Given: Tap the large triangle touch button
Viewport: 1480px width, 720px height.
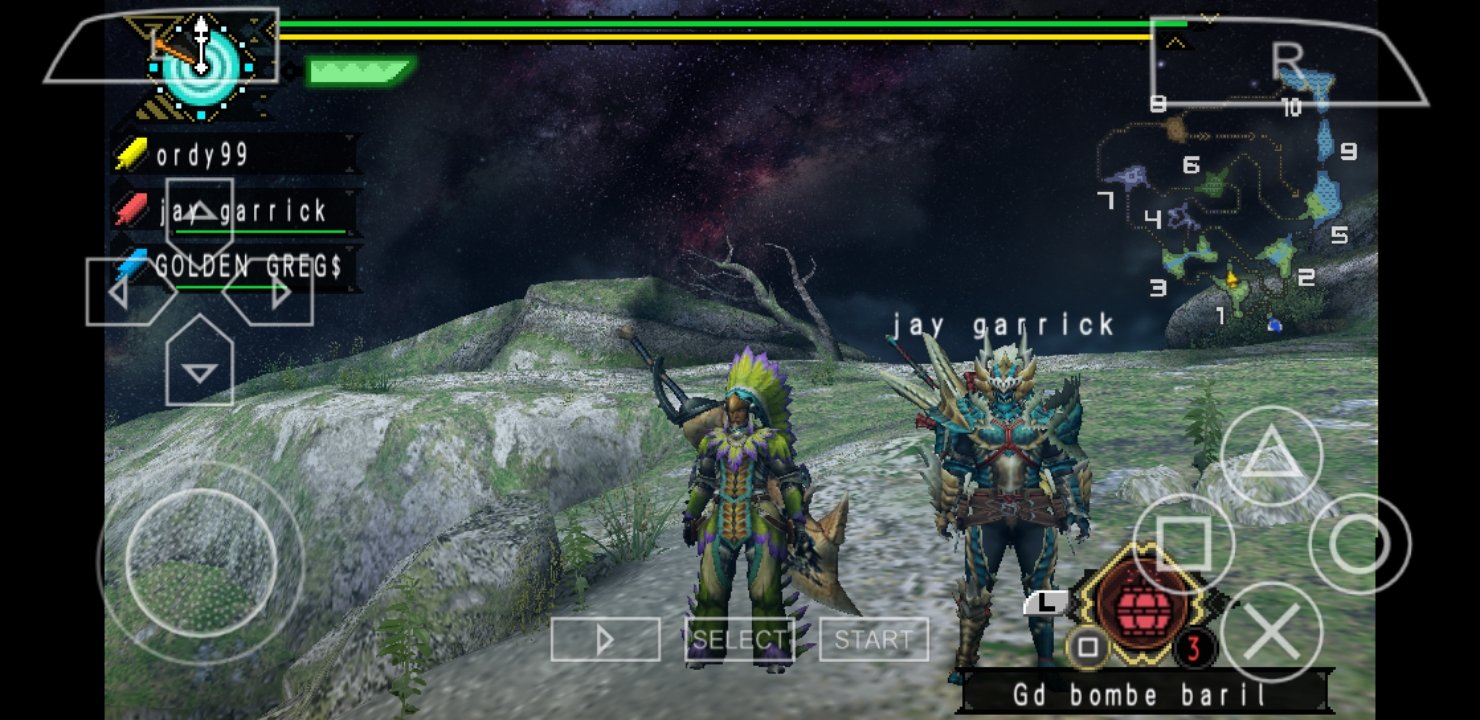Looking at the screenshot, I should [x=1271, y=456].
